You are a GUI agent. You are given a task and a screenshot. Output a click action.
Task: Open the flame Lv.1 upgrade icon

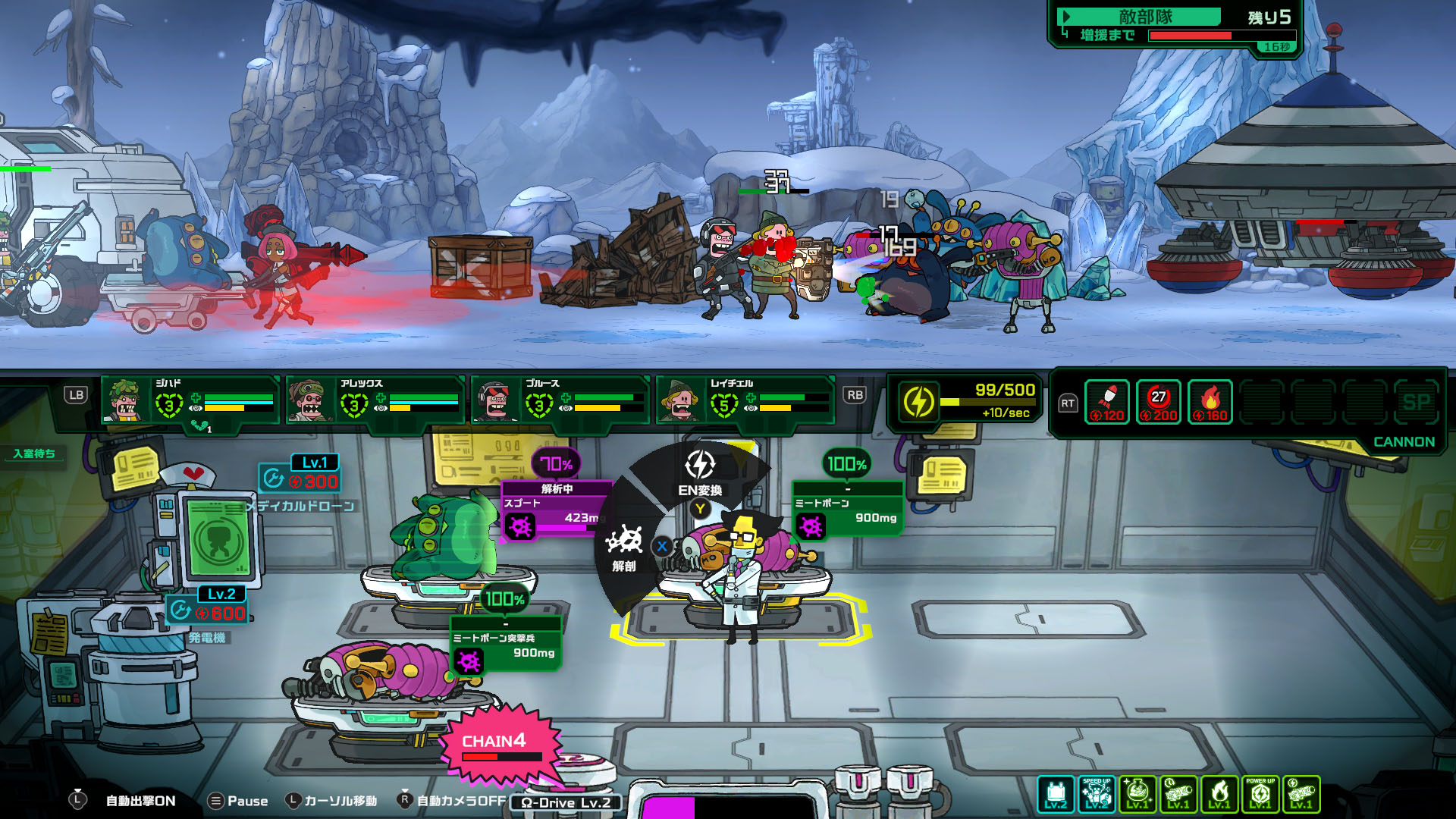pos(1219,794)
